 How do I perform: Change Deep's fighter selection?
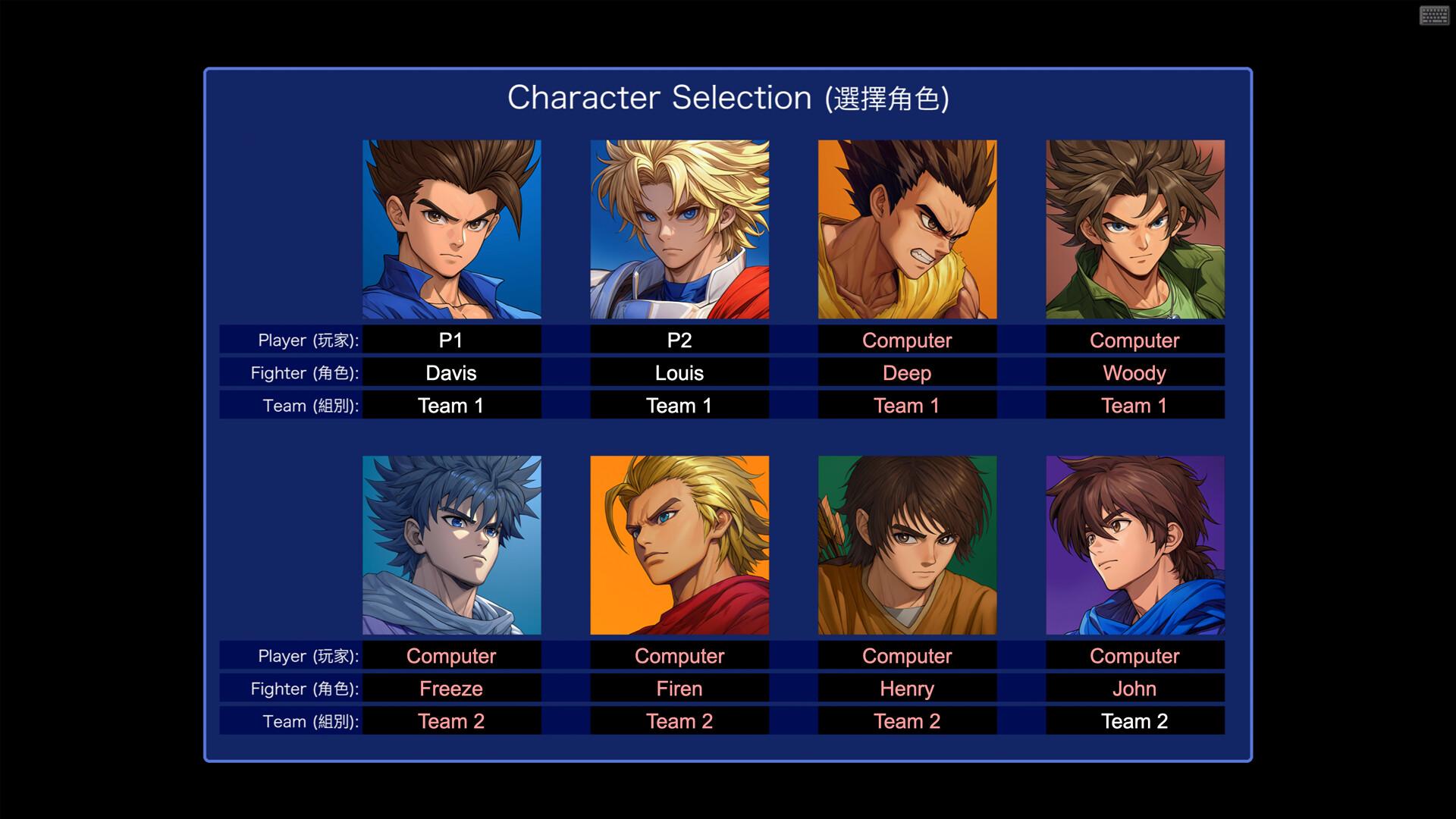(x=907, y=373)
